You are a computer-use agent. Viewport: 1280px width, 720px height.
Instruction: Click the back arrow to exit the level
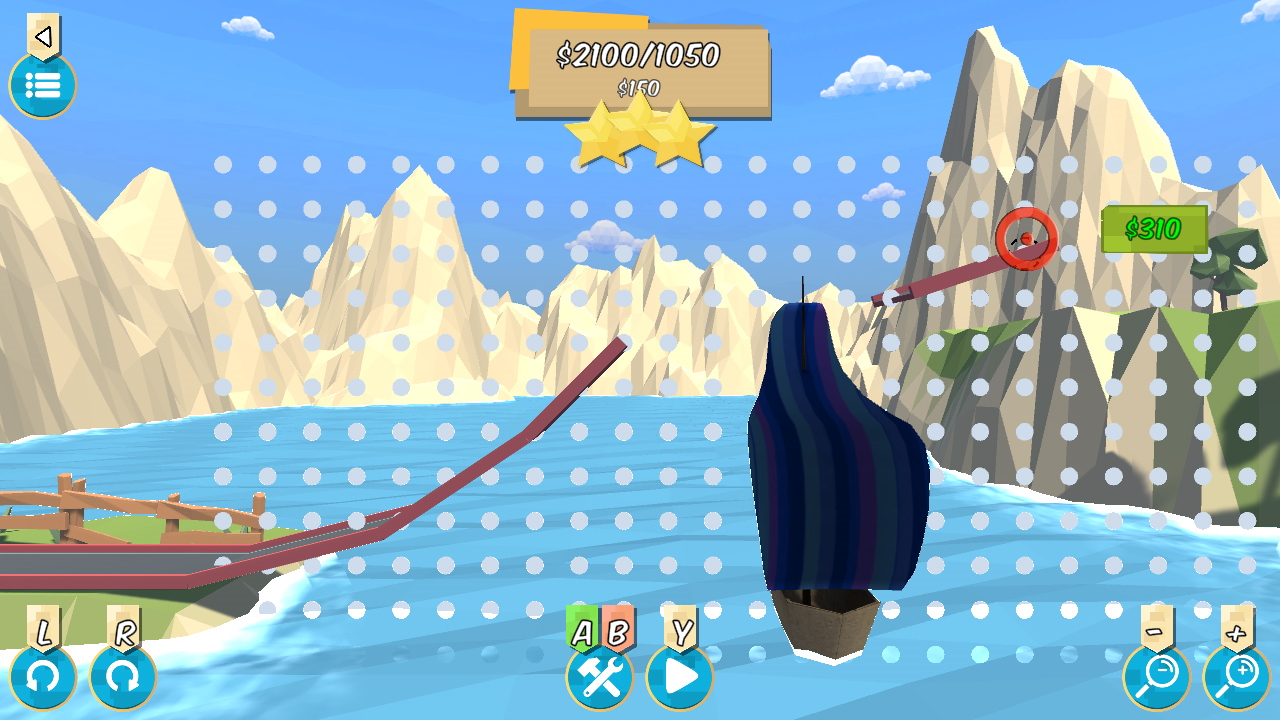(42, 36)
